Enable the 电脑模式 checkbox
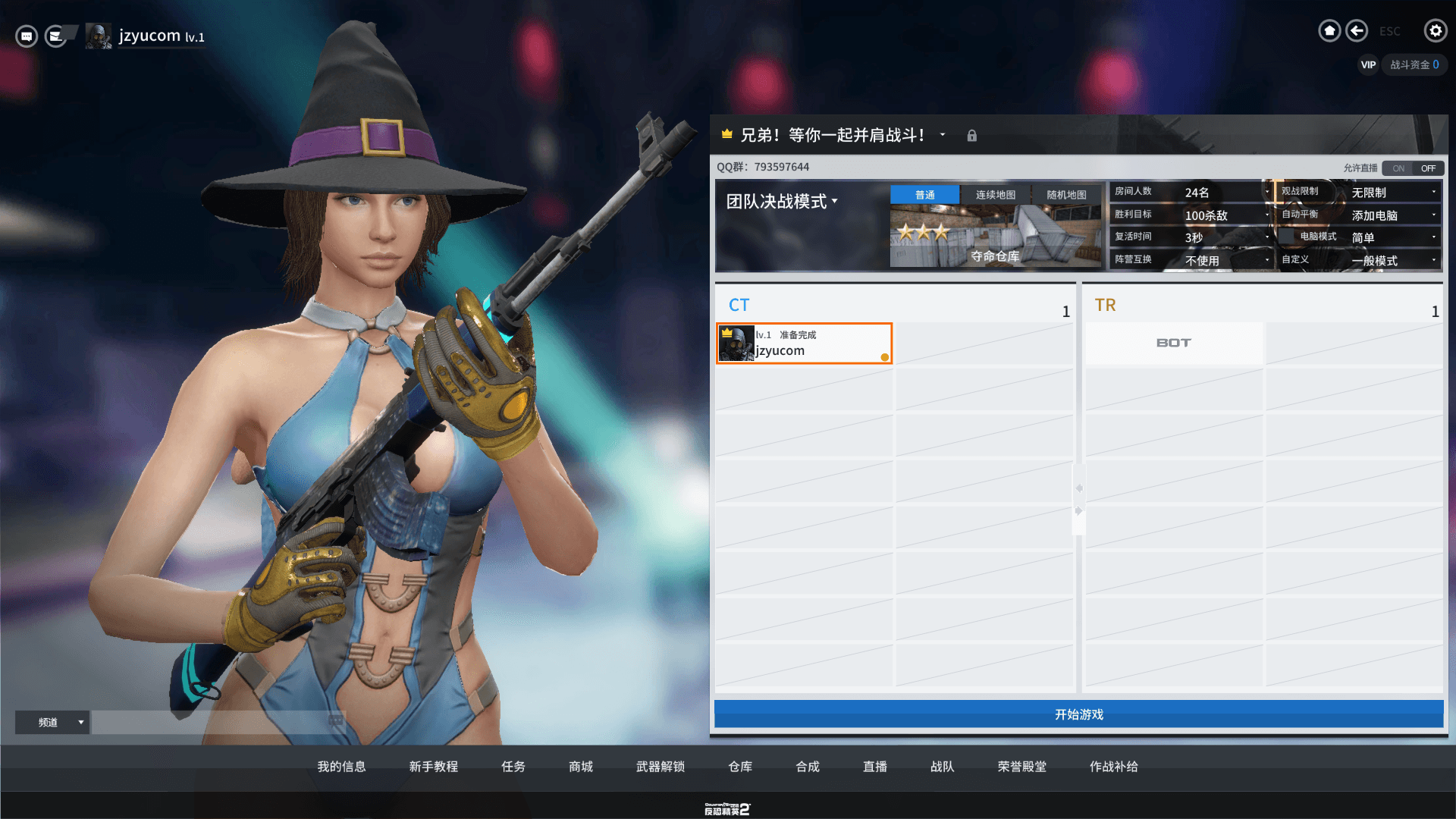This screenshot has width=1456, height=819. [1287, 237]
